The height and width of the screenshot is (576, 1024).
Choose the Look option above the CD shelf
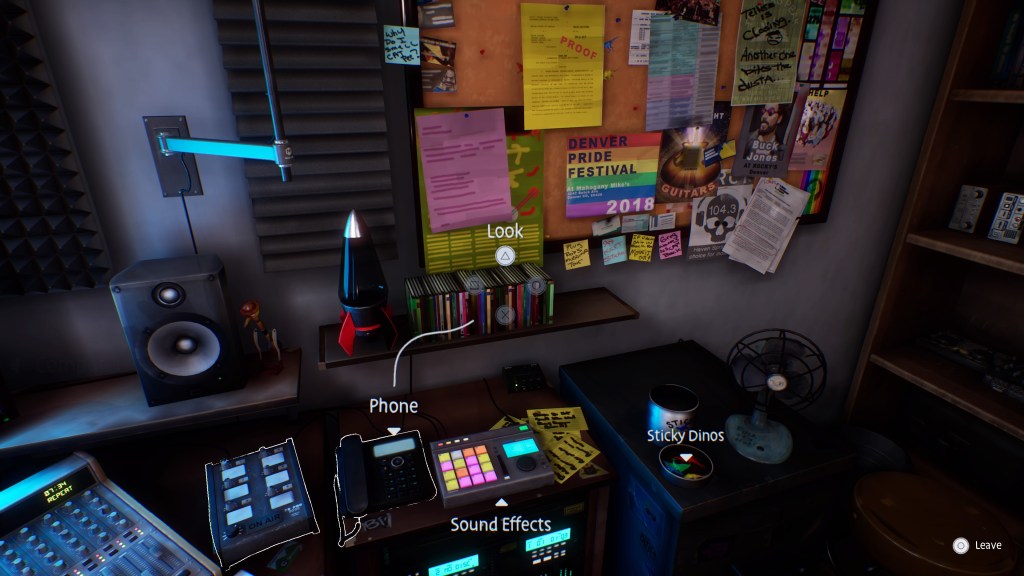[x=505, y=232]
